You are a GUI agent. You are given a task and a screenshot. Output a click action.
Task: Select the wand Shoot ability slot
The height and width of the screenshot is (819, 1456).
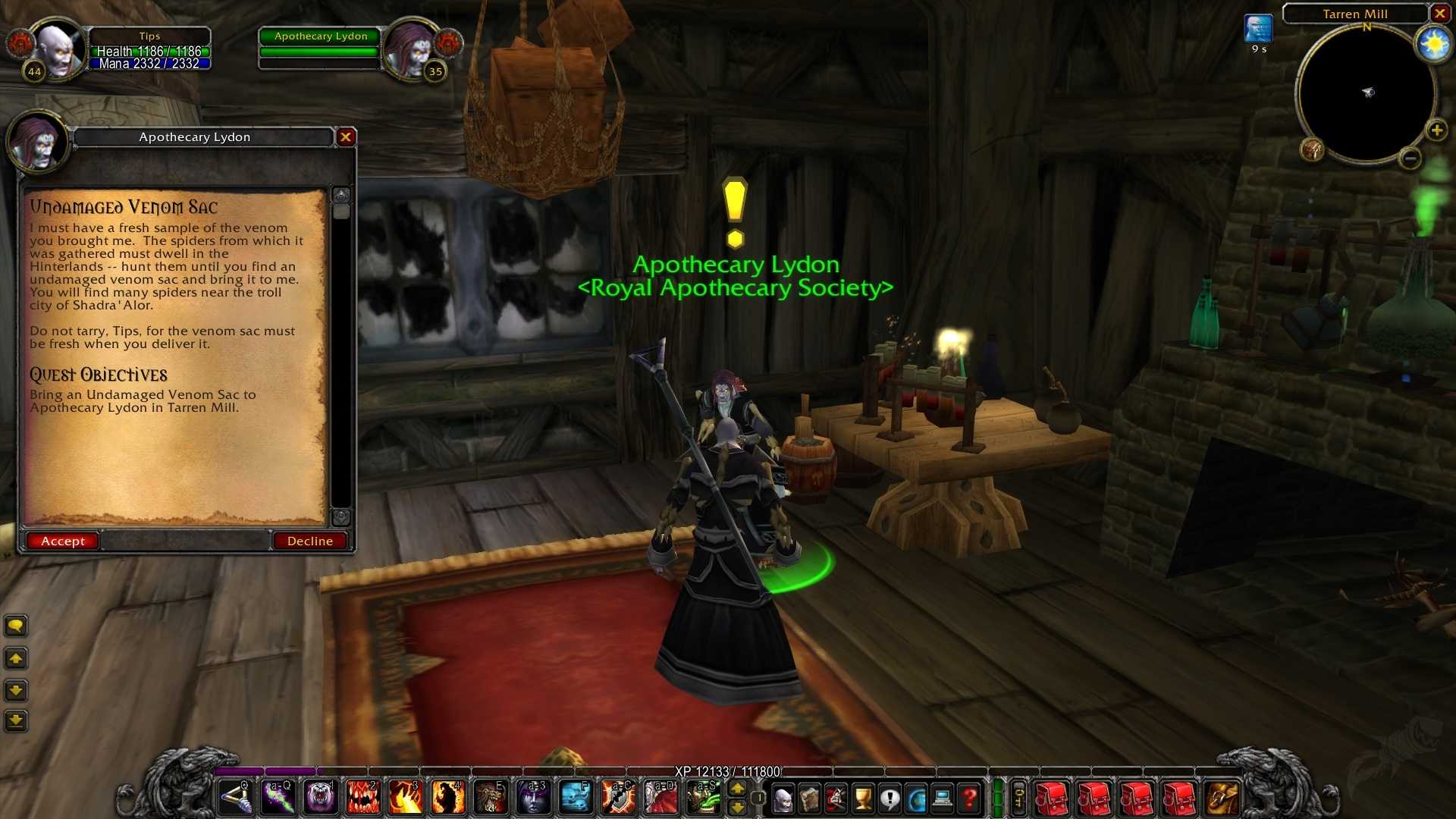click(235, 798)
